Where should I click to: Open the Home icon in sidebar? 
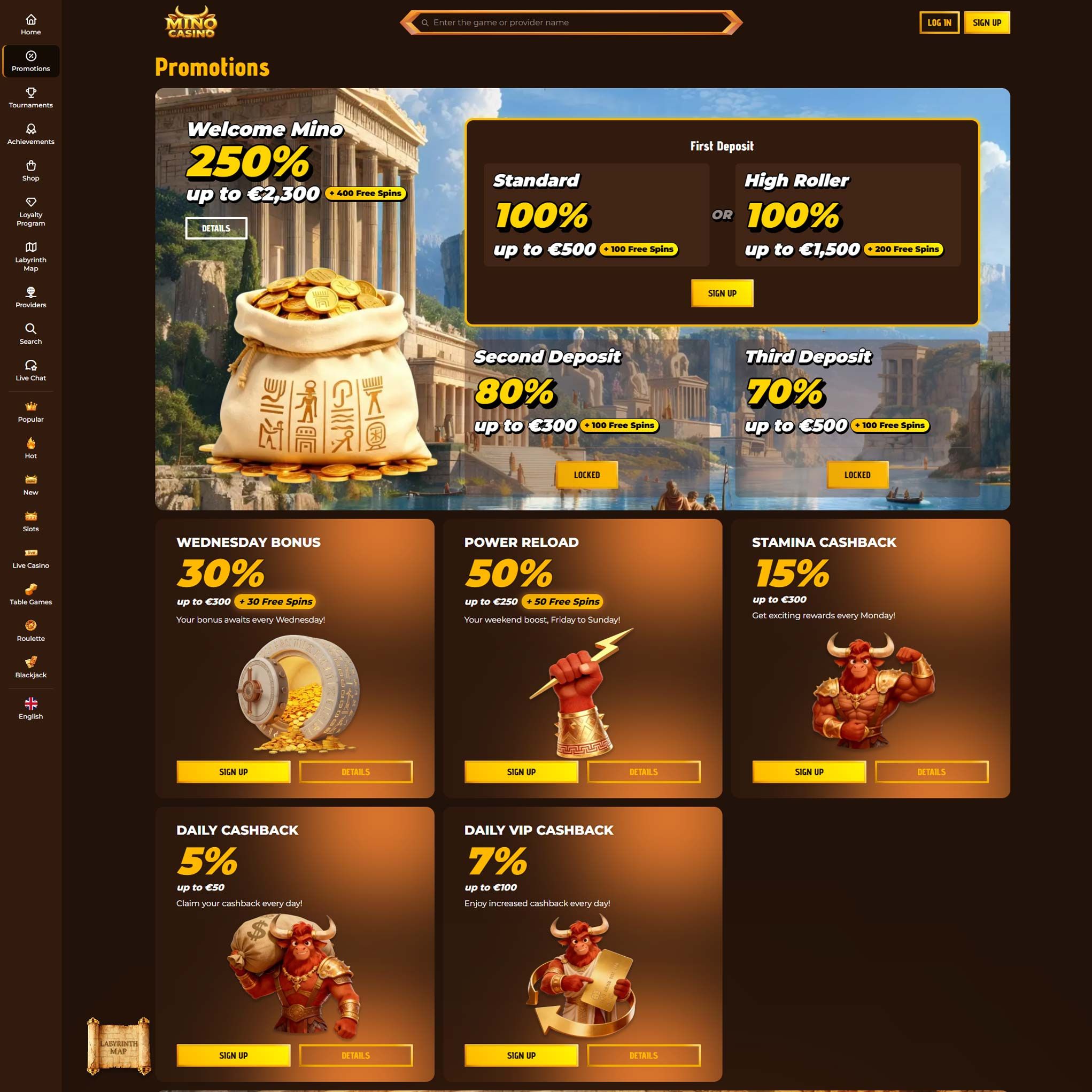point(31,22)
